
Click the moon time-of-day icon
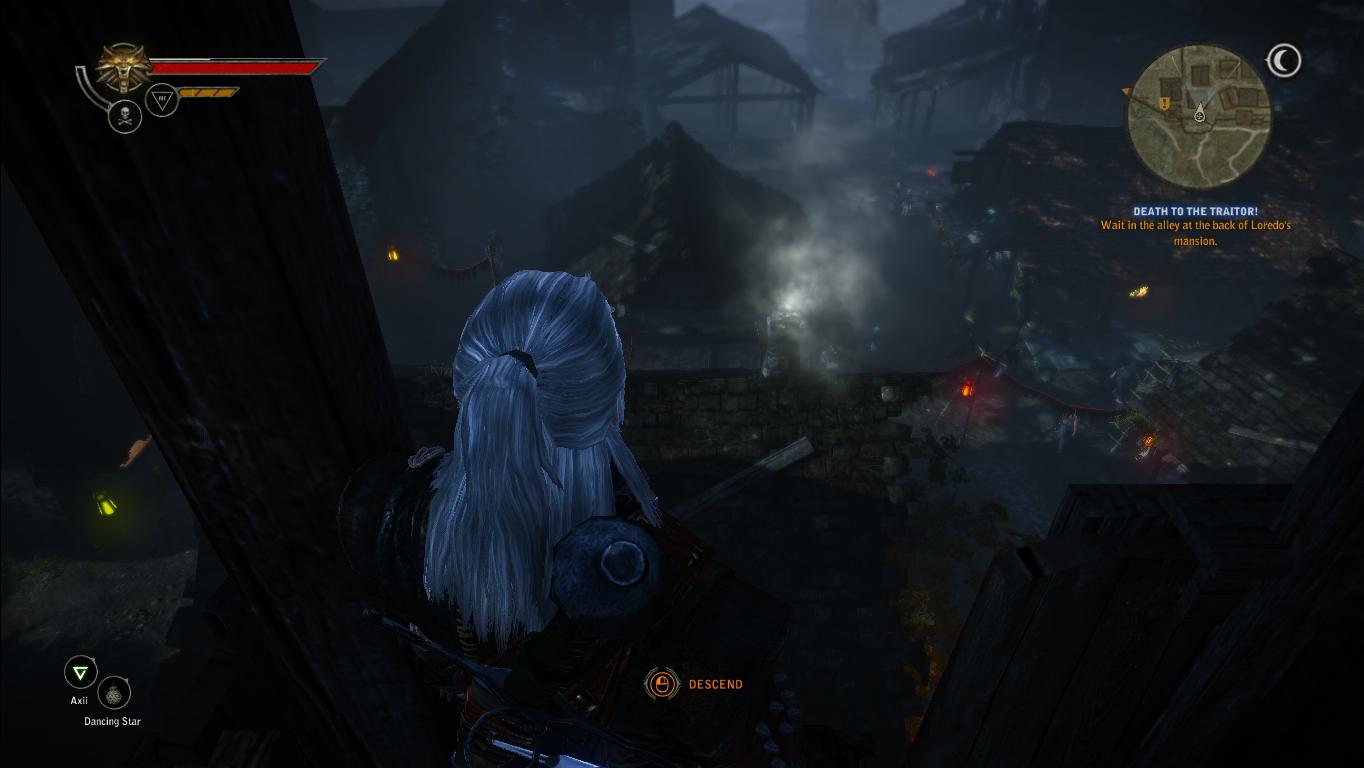click(x=1283, y=61)
